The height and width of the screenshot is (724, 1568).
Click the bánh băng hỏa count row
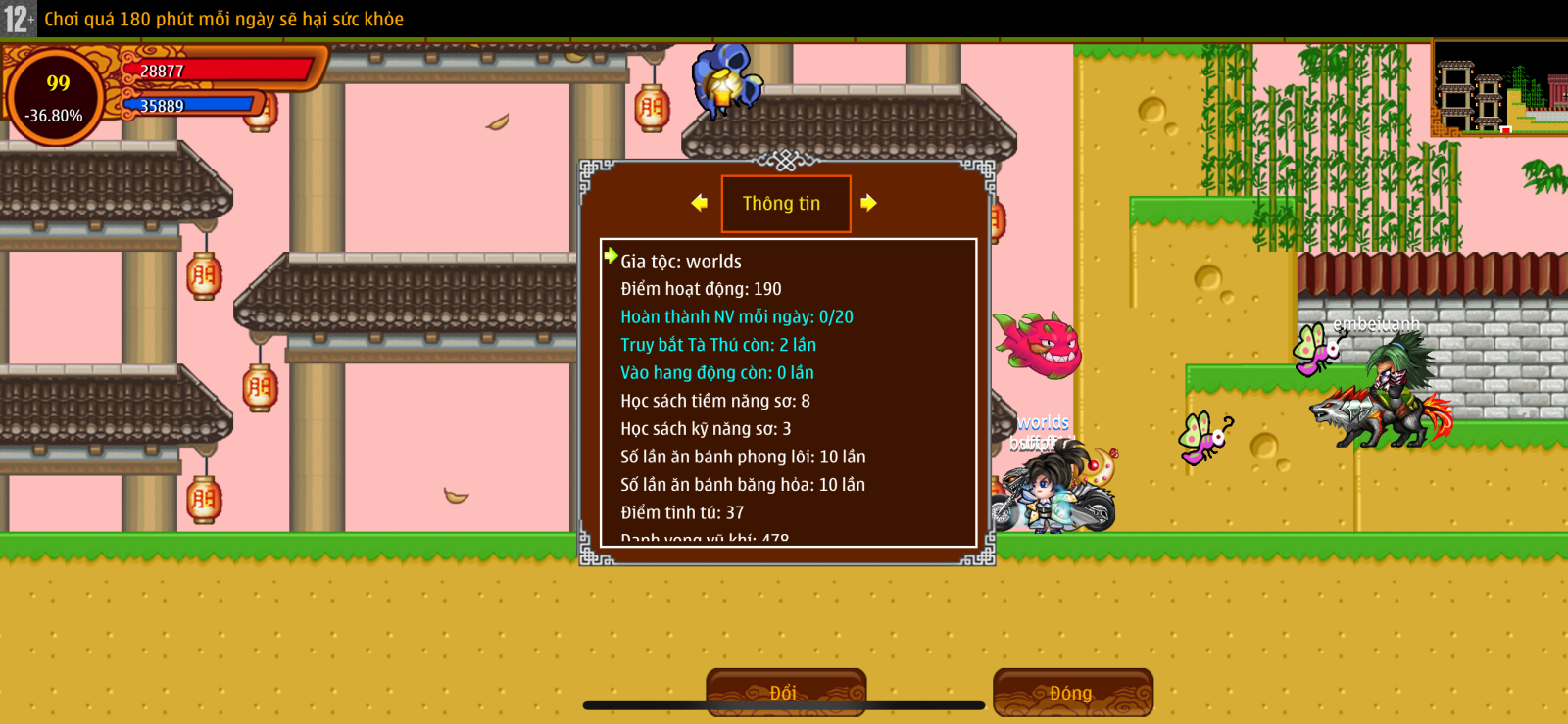click(x=742, y=484)
